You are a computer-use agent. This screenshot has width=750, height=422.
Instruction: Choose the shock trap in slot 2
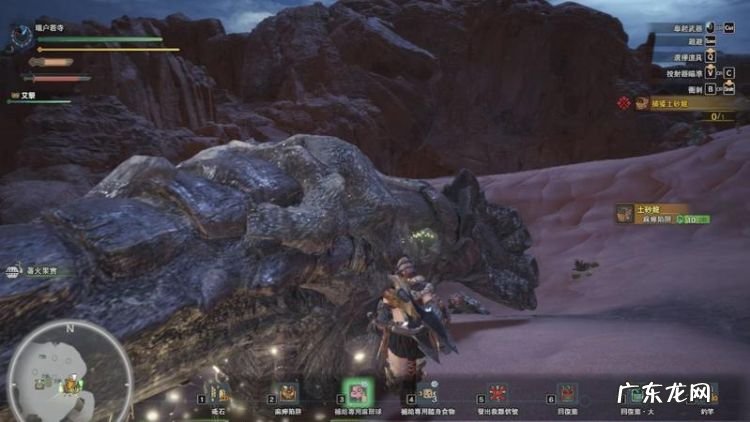pyautogui.click(x=289, y=391)
